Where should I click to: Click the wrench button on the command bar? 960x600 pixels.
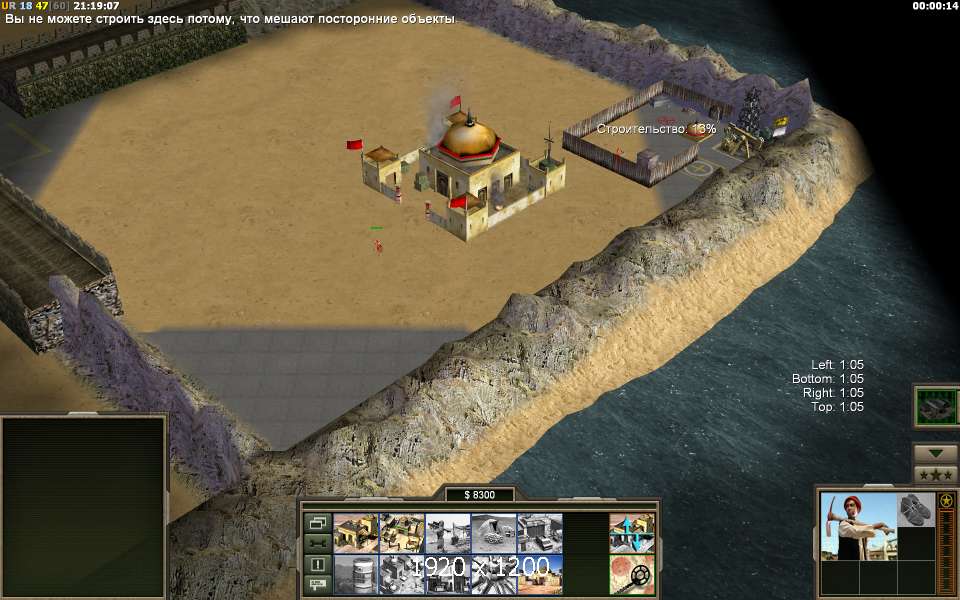pos(318,542)
